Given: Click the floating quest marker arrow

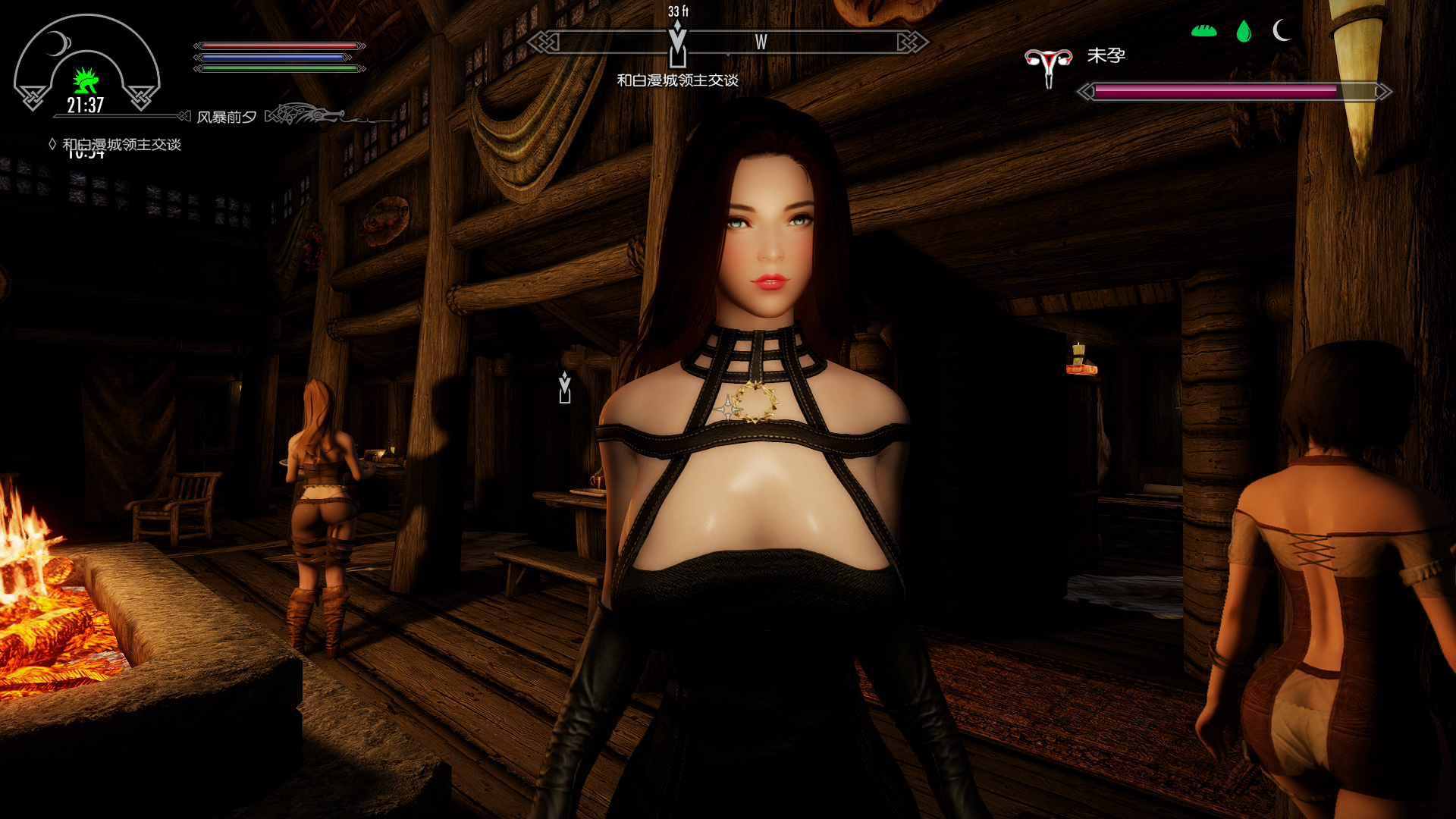Looking at the screenshot, I should [564, 388].
